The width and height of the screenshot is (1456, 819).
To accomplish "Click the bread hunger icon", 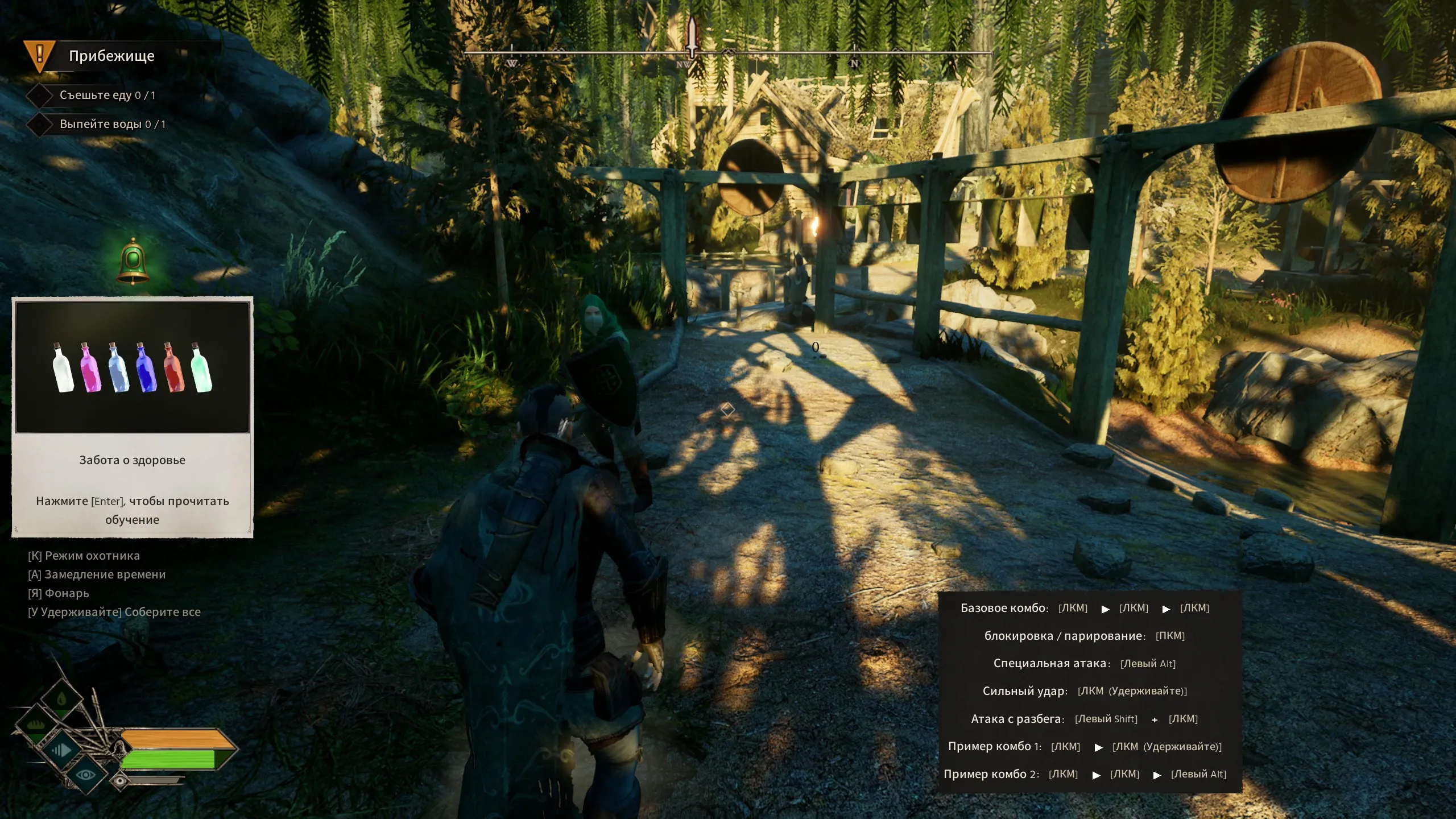I will coord(36,725).
